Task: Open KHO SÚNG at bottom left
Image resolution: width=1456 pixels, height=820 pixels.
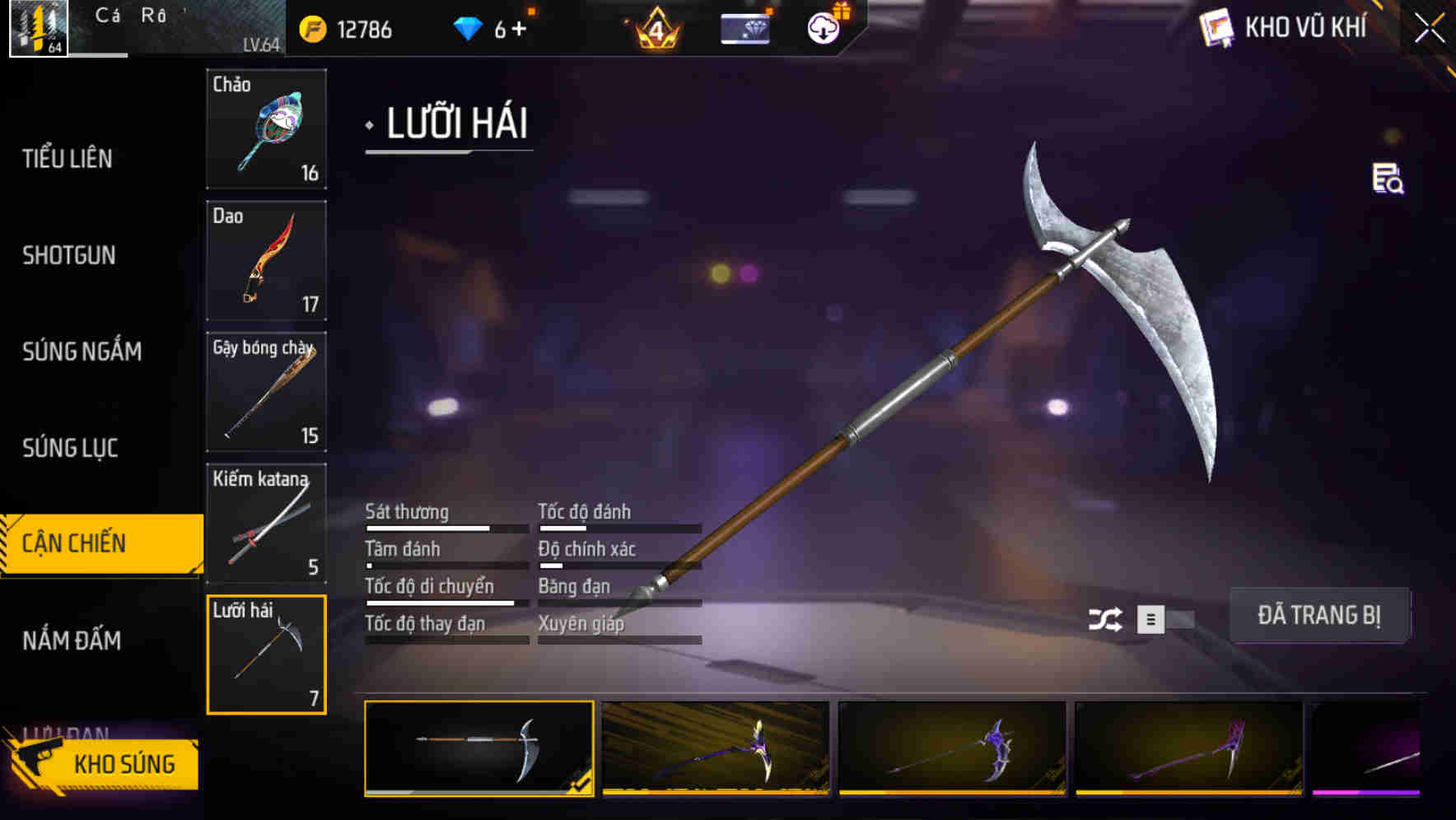Action: 124,762
